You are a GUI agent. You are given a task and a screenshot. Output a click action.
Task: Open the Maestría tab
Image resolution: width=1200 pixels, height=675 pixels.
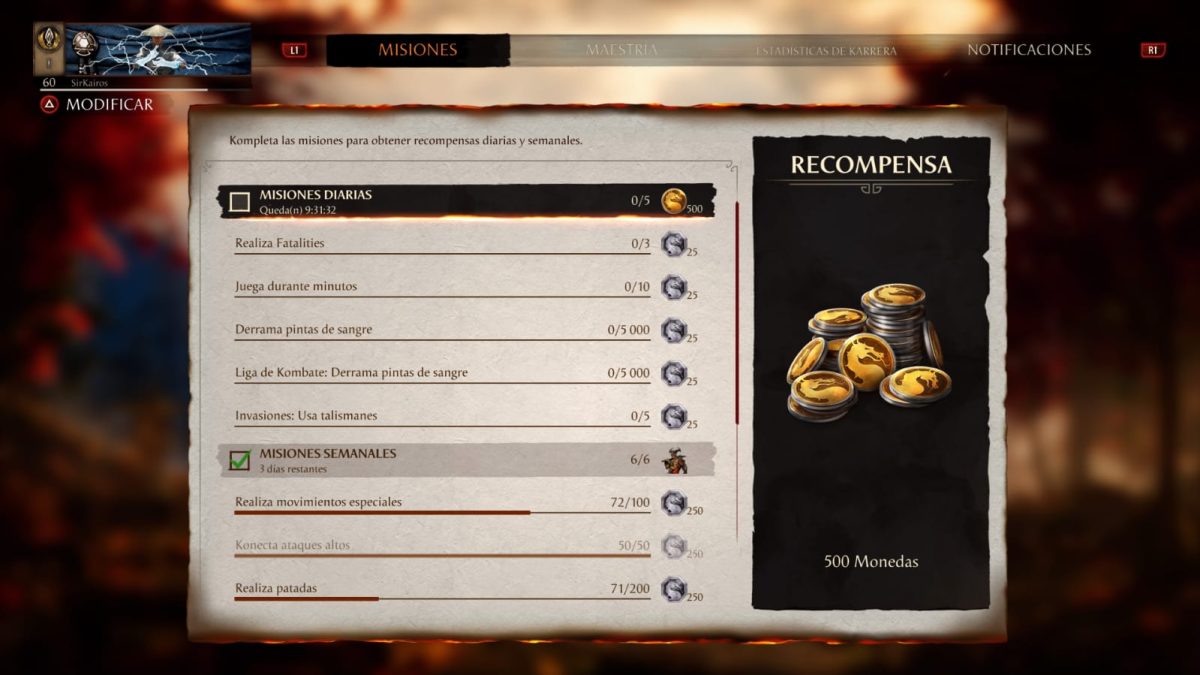click(621, 50)
